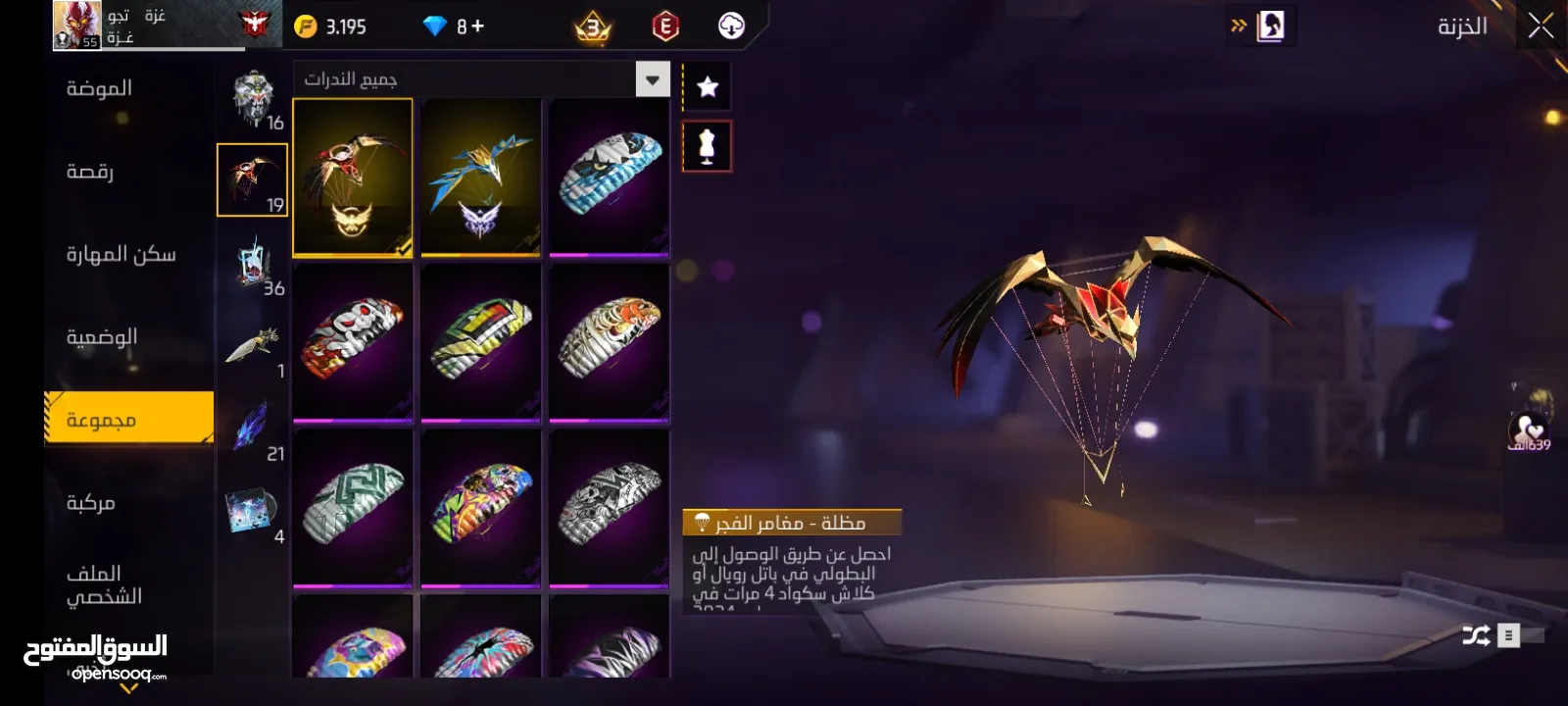Open the player profile avatar

pos(76,25)
